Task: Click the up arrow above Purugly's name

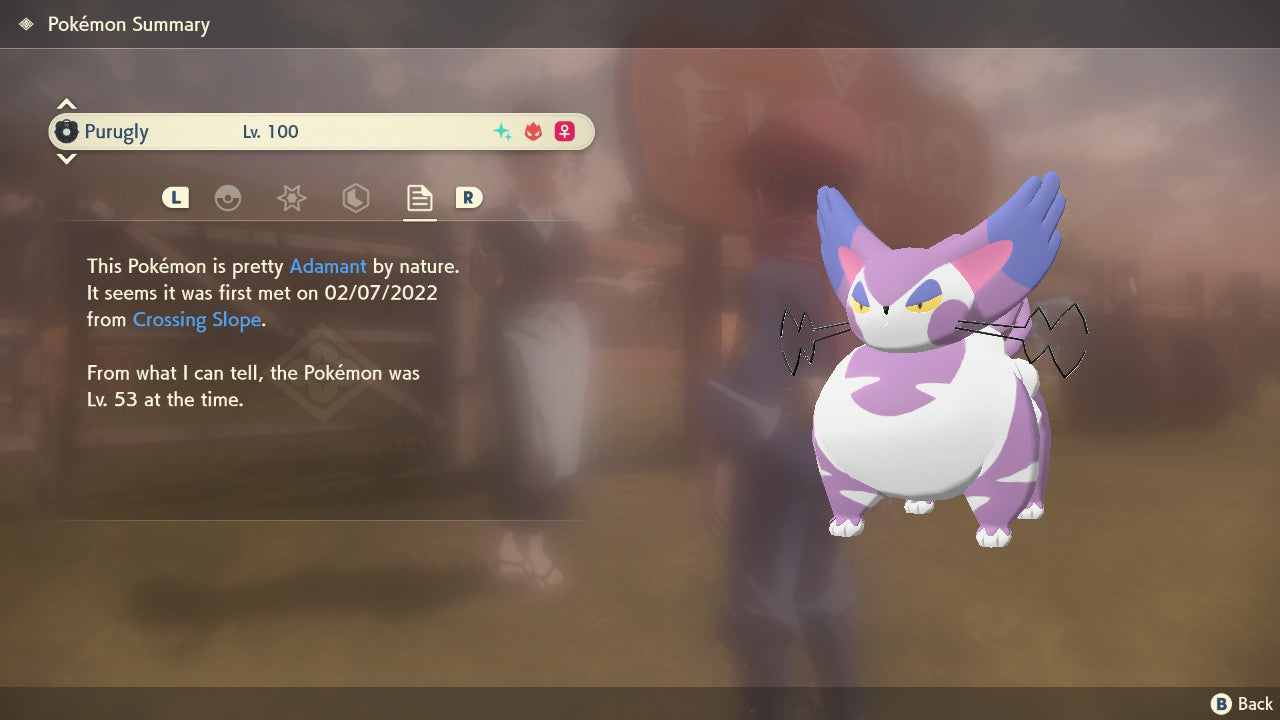Action: tap(66, 101)
